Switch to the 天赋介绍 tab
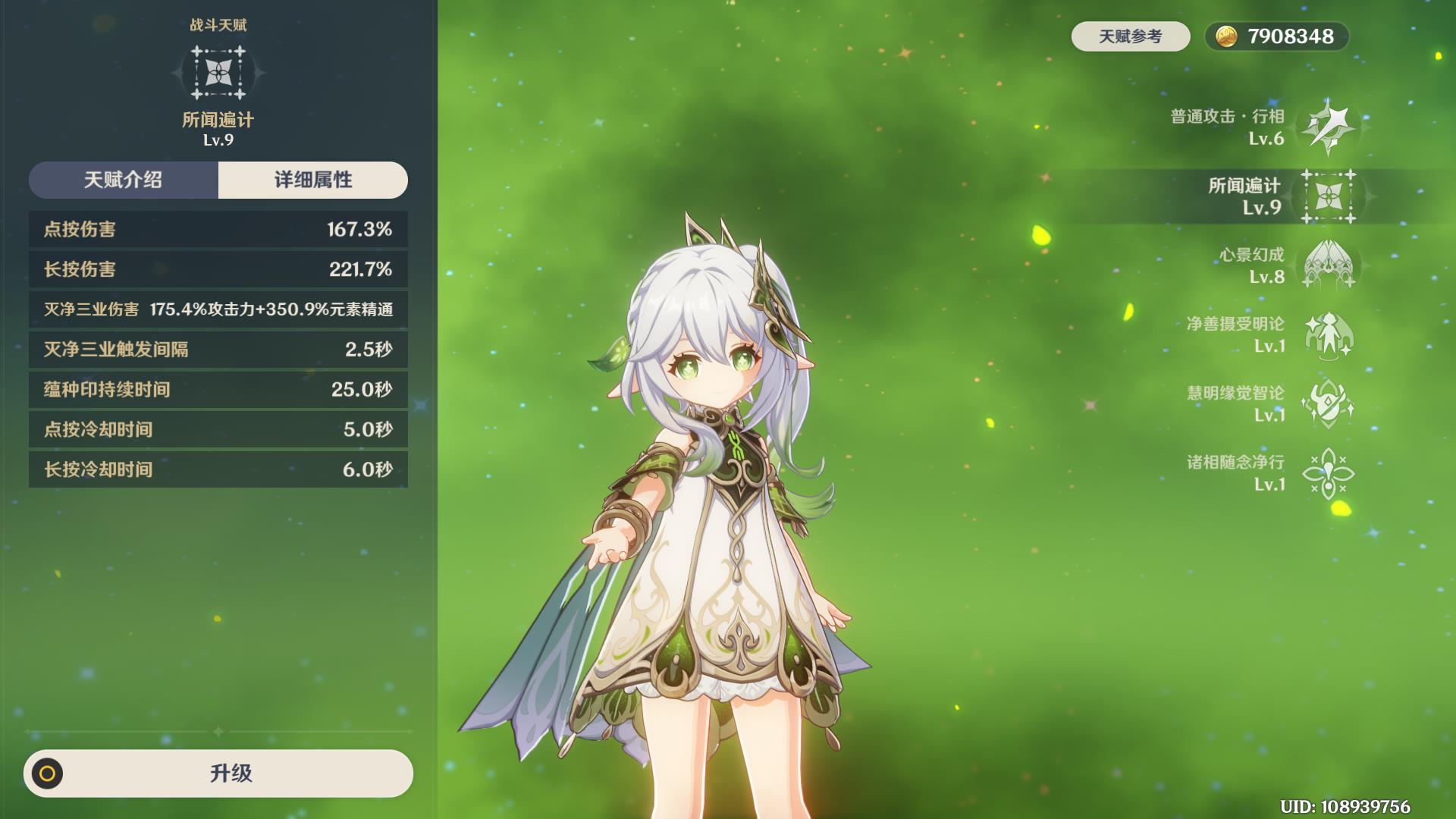Image resolution: width=1456 pixels, height=819 pixels. [x=124, y=180]
